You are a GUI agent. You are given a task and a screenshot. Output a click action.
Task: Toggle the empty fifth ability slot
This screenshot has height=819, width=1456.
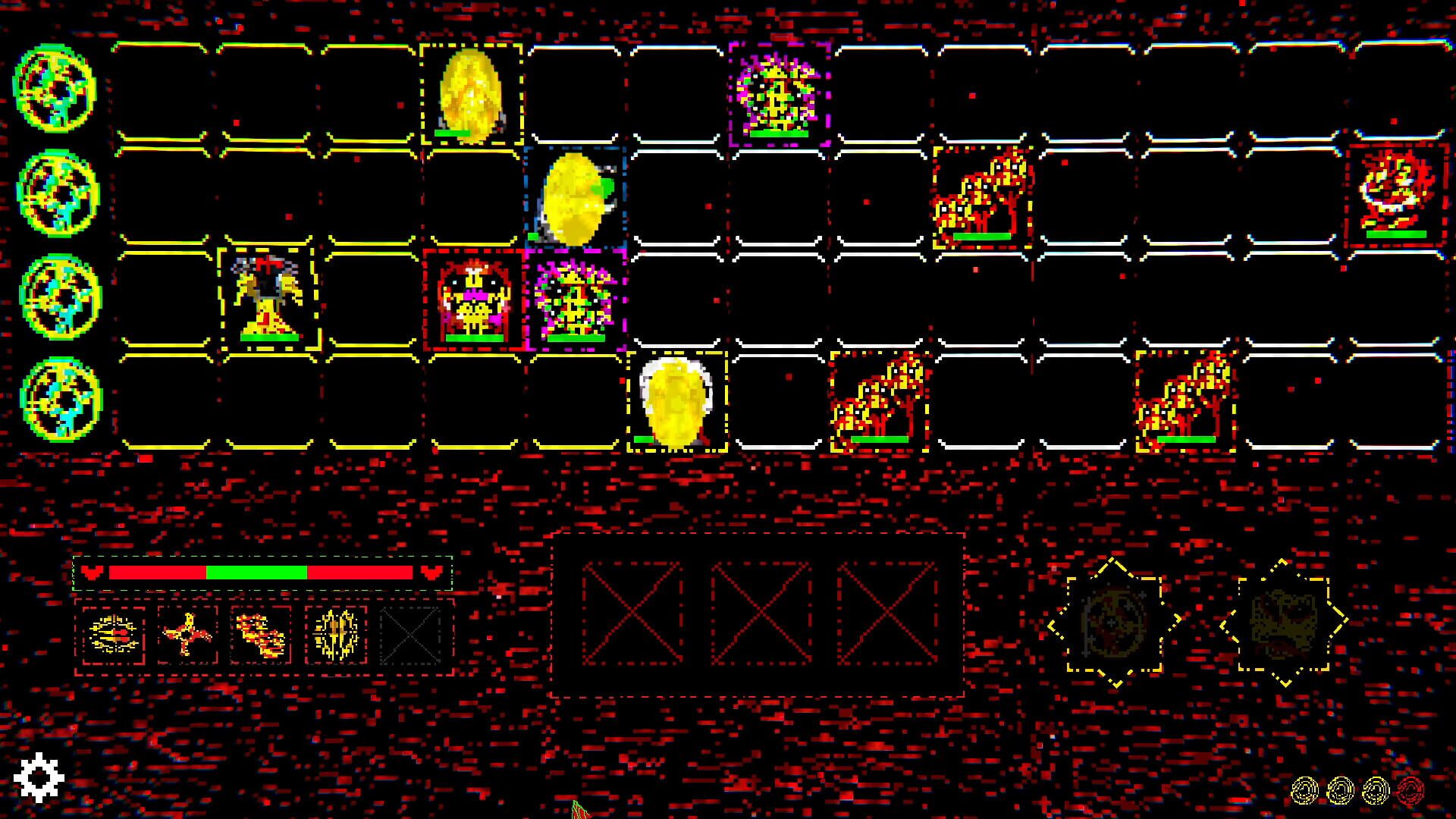click(x=407, y=632)
